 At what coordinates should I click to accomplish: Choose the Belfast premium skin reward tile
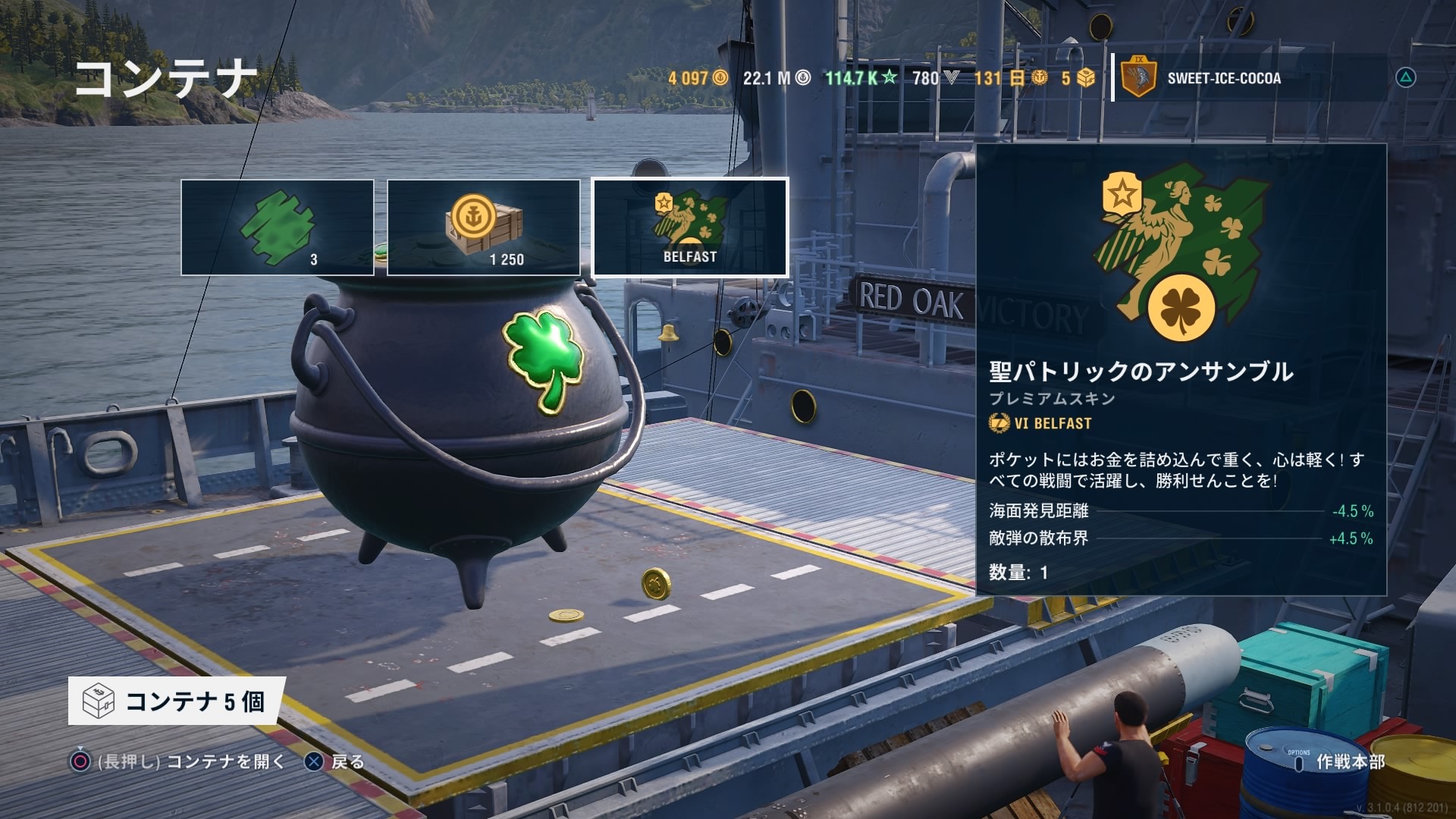click(690, 227)
